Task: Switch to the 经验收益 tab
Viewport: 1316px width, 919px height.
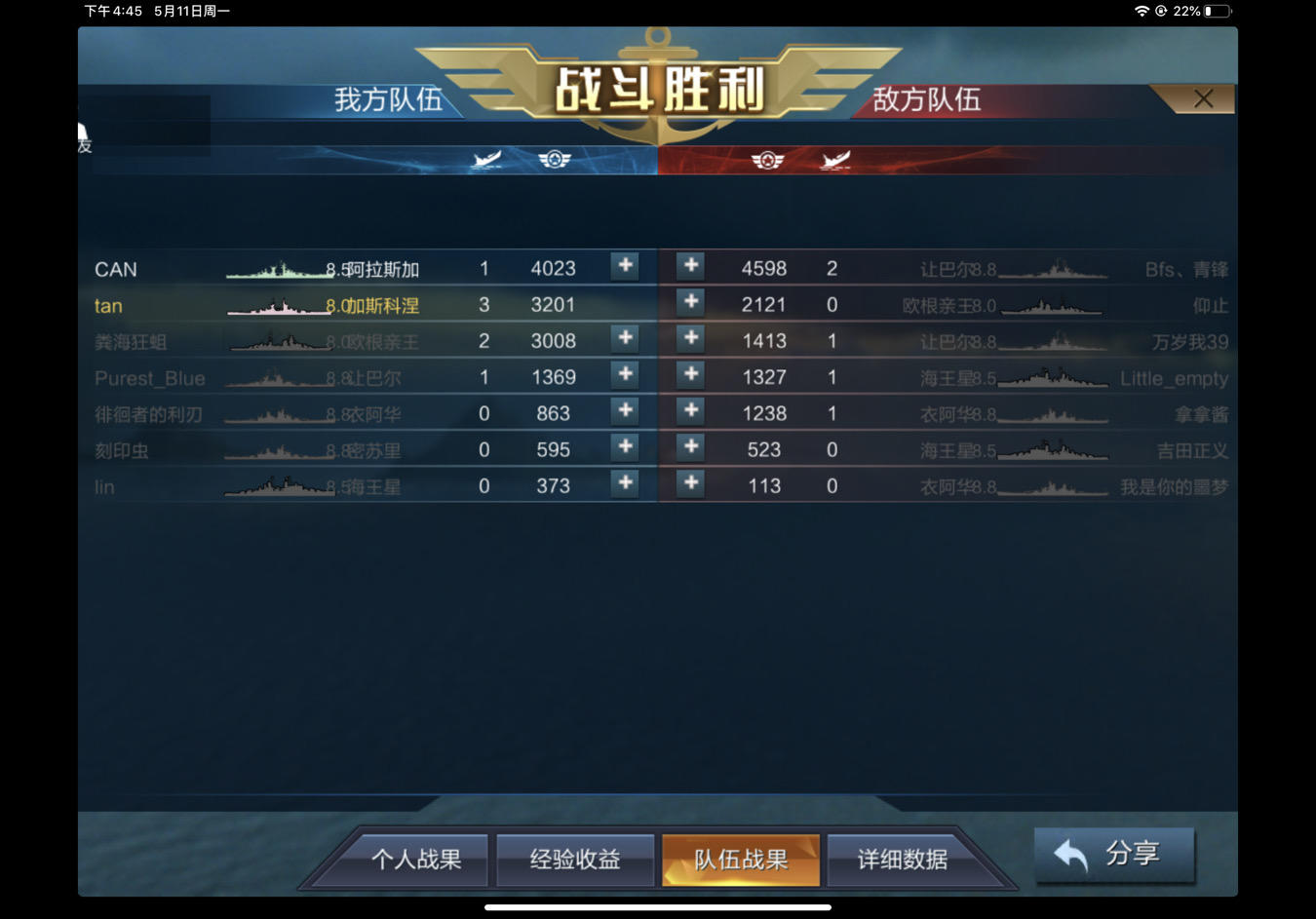Action: coord(575,861)
